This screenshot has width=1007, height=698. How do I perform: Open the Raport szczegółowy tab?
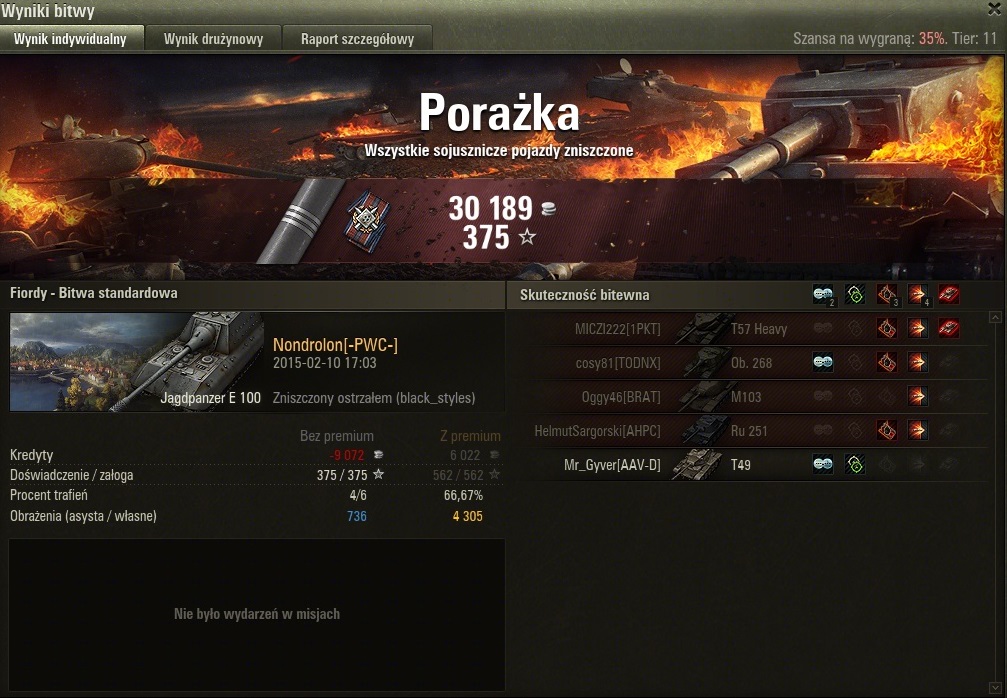point(357,39)
